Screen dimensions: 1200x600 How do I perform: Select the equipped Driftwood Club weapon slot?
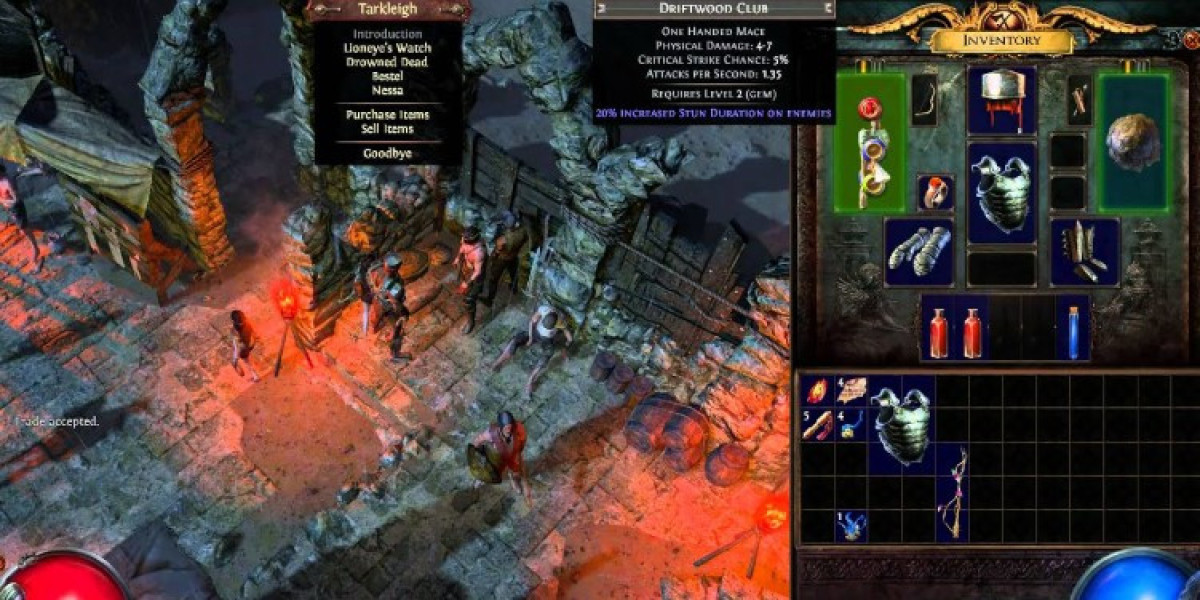coord(868,142)
